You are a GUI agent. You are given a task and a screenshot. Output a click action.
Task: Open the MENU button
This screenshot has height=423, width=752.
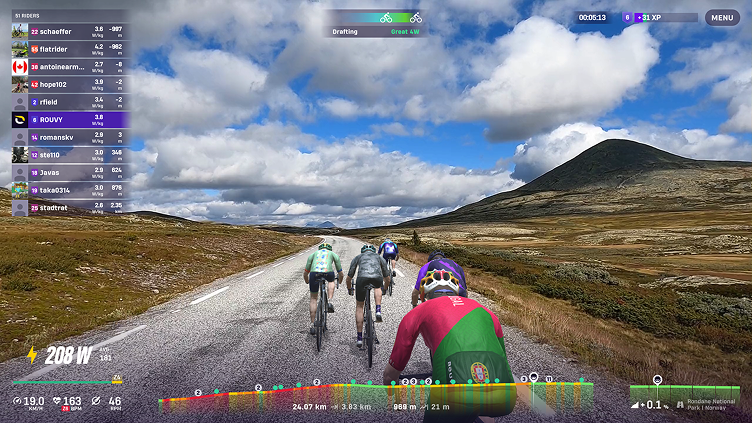[722, 17]
